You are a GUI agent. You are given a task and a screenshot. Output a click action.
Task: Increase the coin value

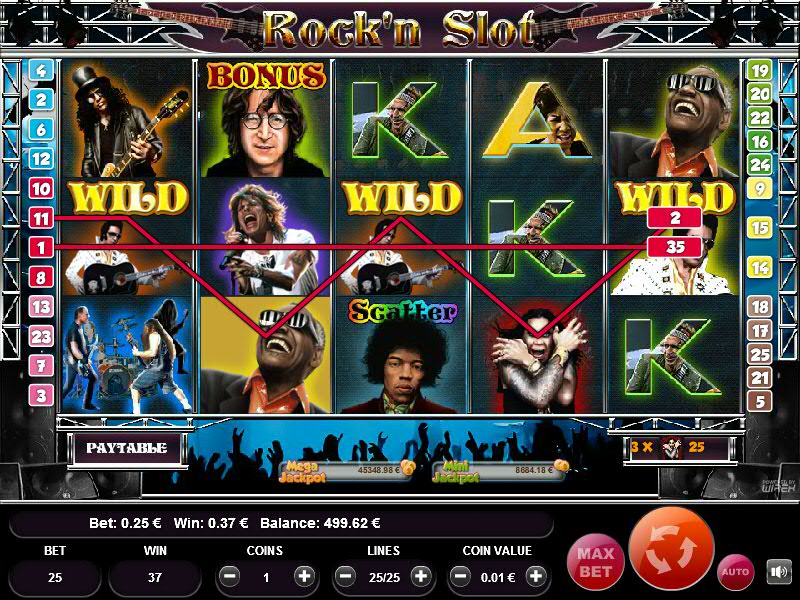coord(537,577)
